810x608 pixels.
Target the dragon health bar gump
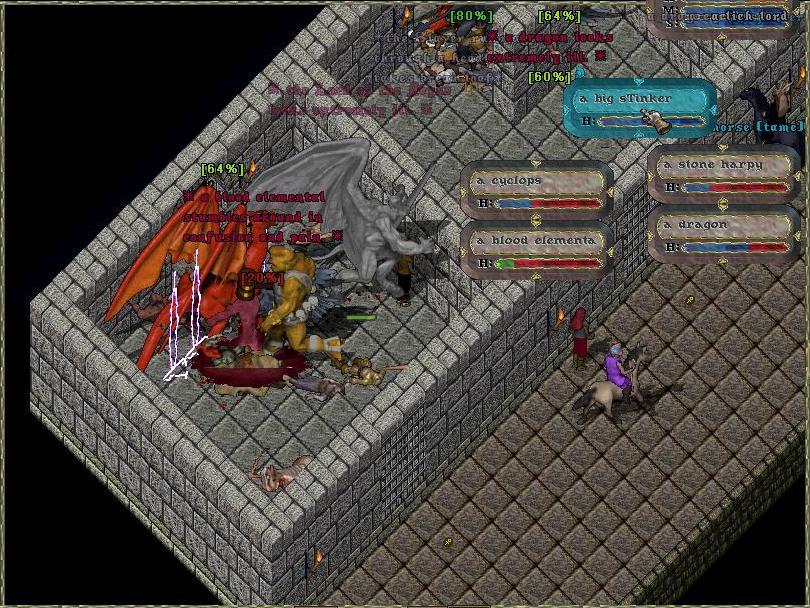724,235
